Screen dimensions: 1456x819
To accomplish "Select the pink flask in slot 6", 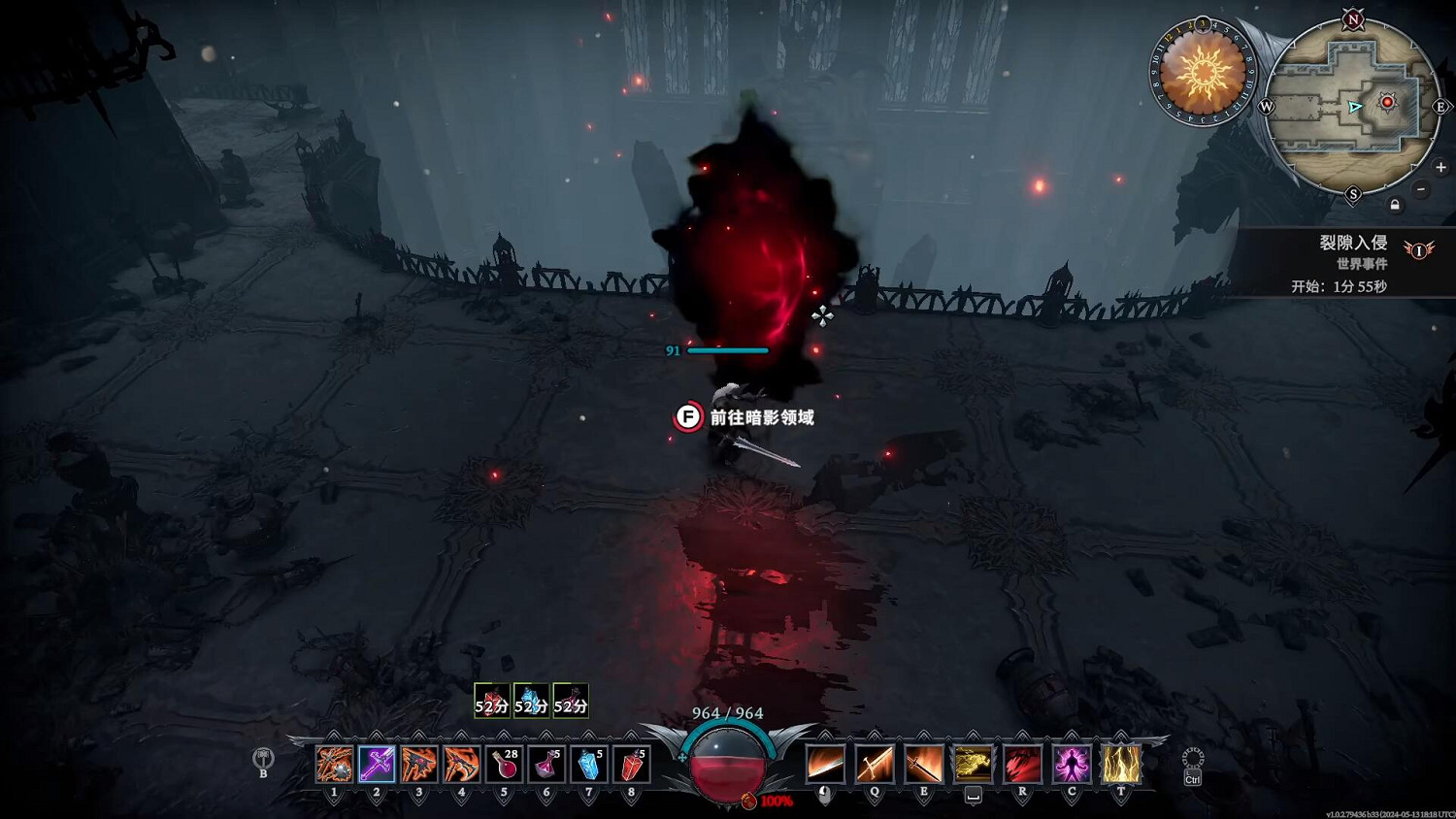I will tap(546, 765).
